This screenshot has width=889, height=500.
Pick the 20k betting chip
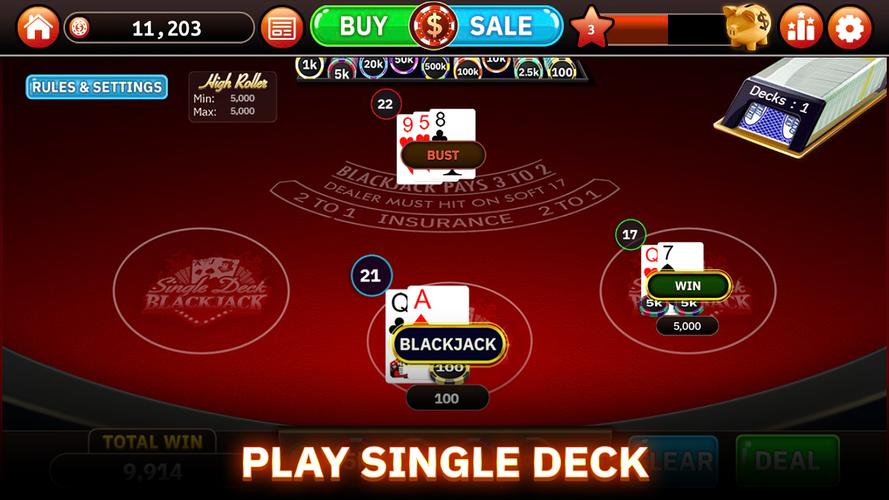(x=373, y=66)
